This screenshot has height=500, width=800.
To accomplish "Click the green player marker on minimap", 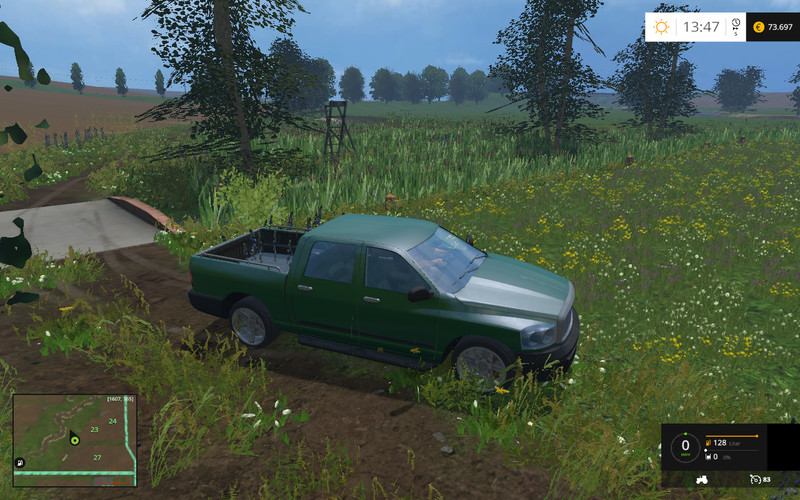I will click(74, 439).
